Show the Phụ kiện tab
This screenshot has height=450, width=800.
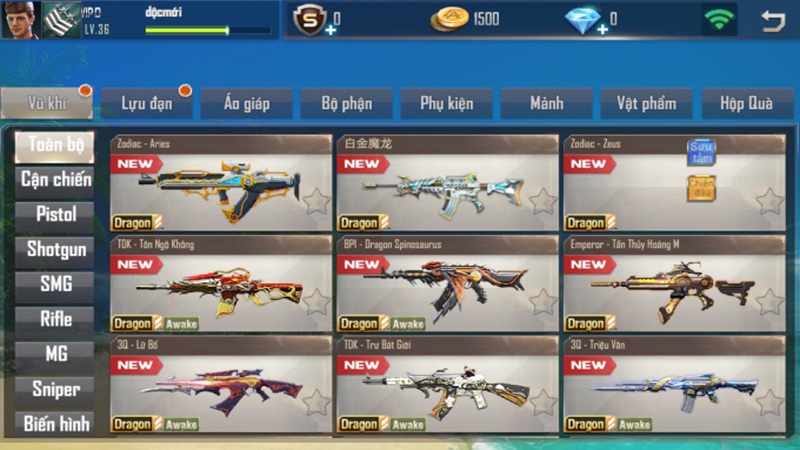pyautogui.click(x=446, y=103)
